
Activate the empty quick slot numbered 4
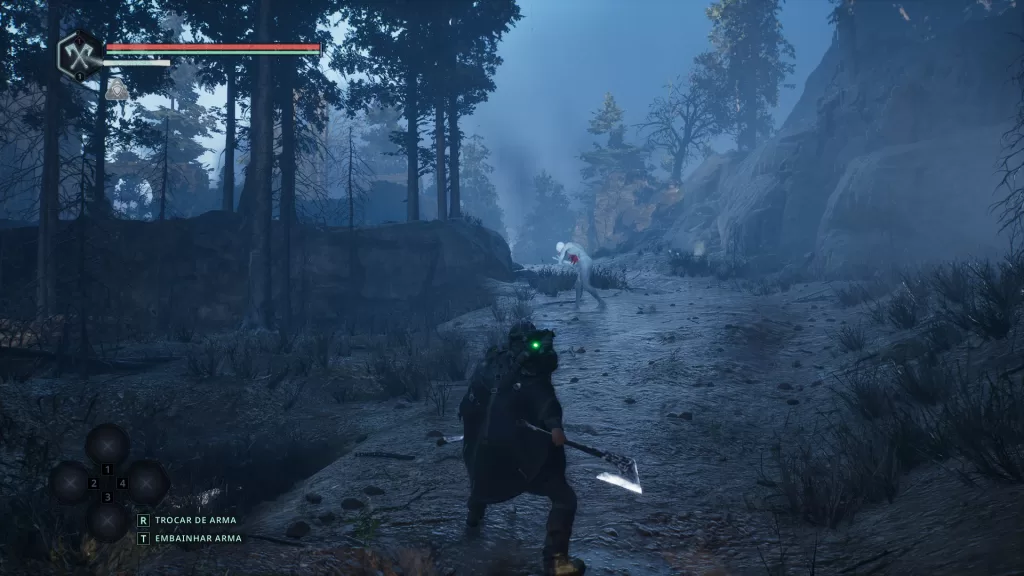coord(146,483)
